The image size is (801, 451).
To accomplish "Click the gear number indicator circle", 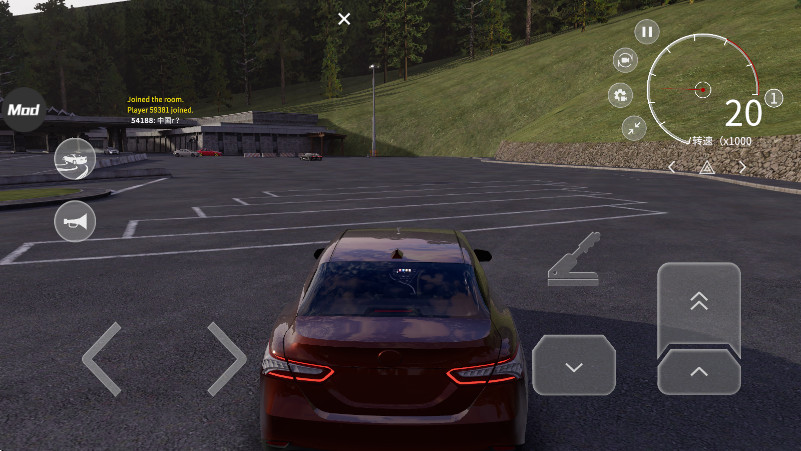I will click(x=774, y=99).
